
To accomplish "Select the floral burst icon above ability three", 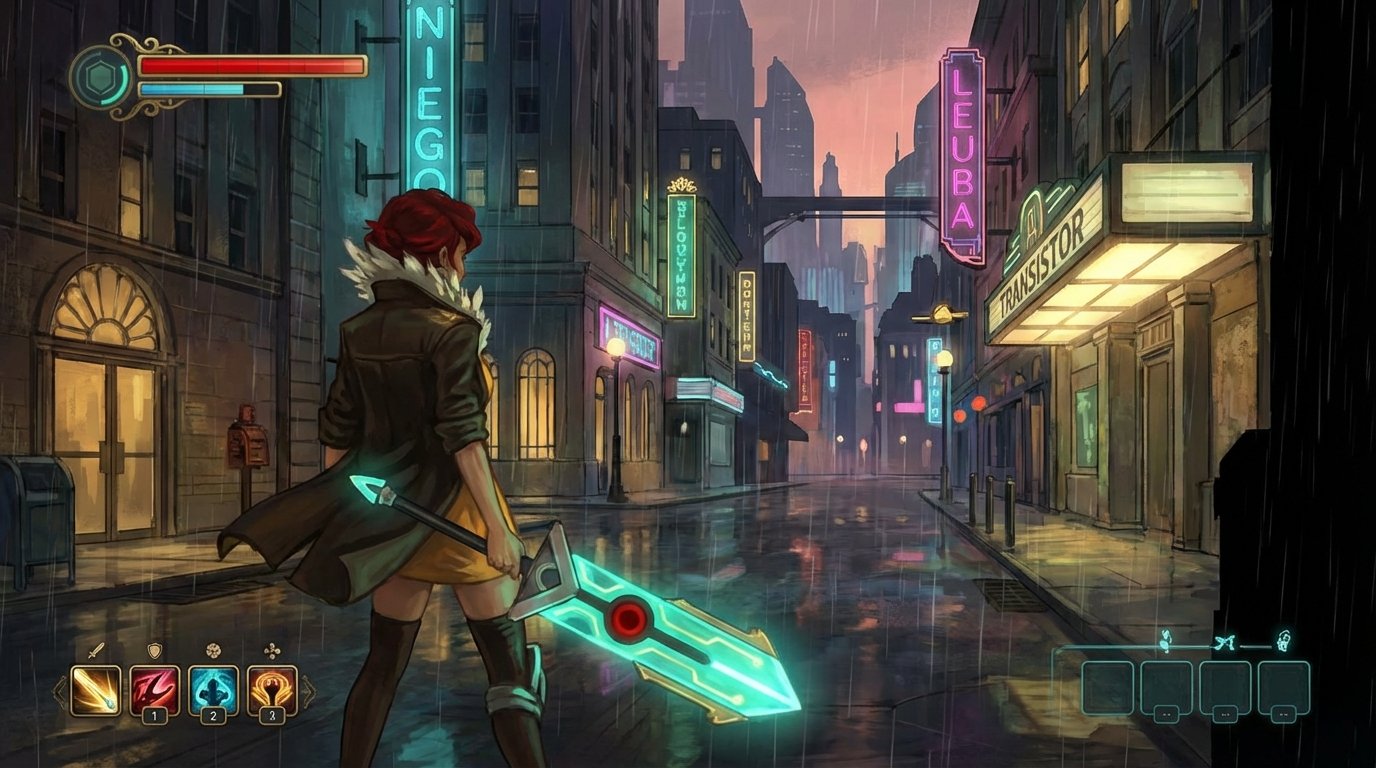I will (213, 650).
